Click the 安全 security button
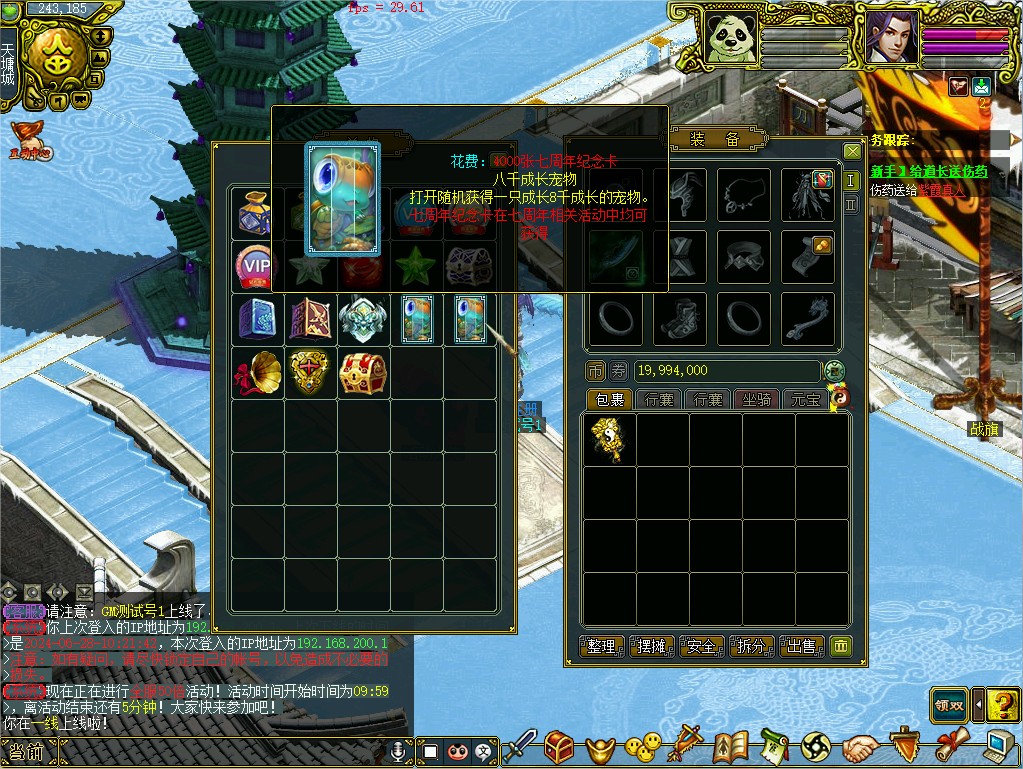The height and width of the screenshot is (769, 1023). [x=702, y=647]
